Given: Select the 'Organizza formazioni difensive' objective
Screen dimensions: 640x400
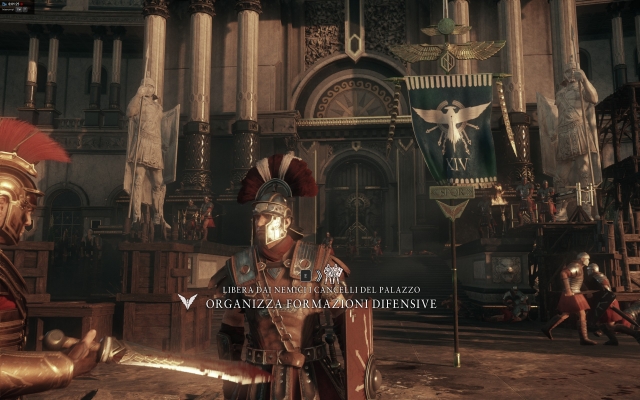Looking at the screenshot, I should tap(320, 303).
